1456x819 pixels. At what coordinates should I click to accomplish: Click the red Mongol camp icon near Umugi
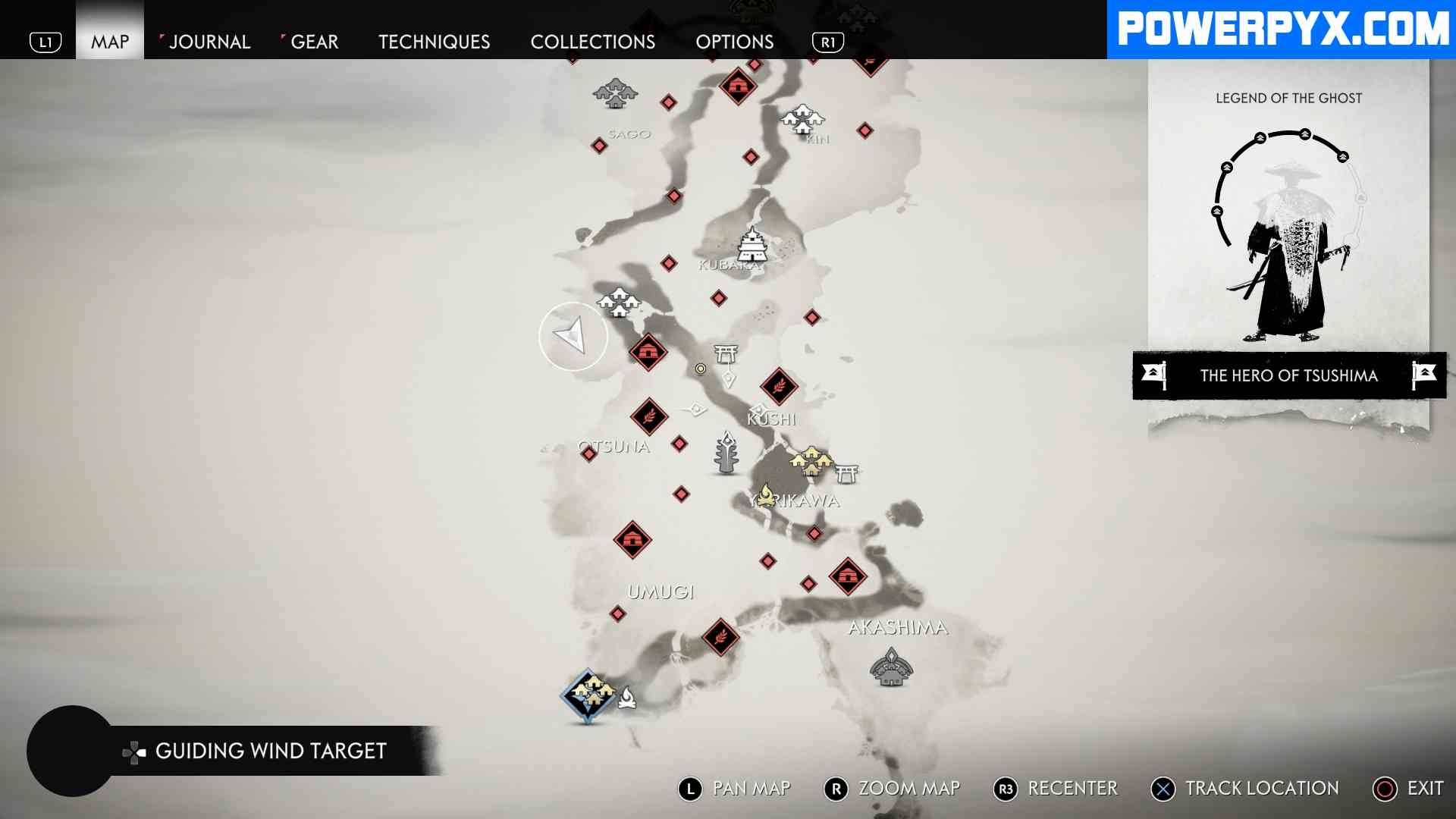point(634,540)
